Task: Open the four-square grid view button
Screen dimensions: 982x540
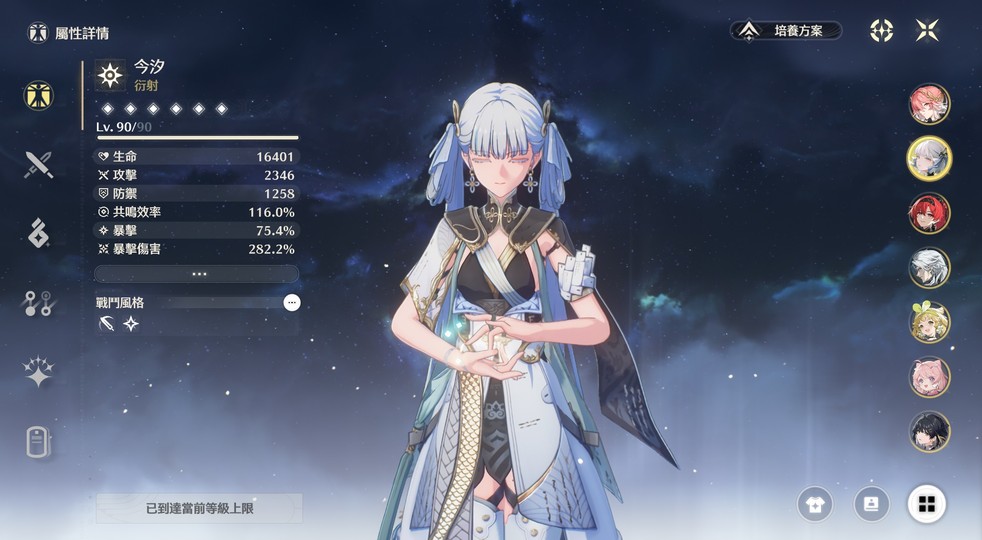Action: [926, 504]
